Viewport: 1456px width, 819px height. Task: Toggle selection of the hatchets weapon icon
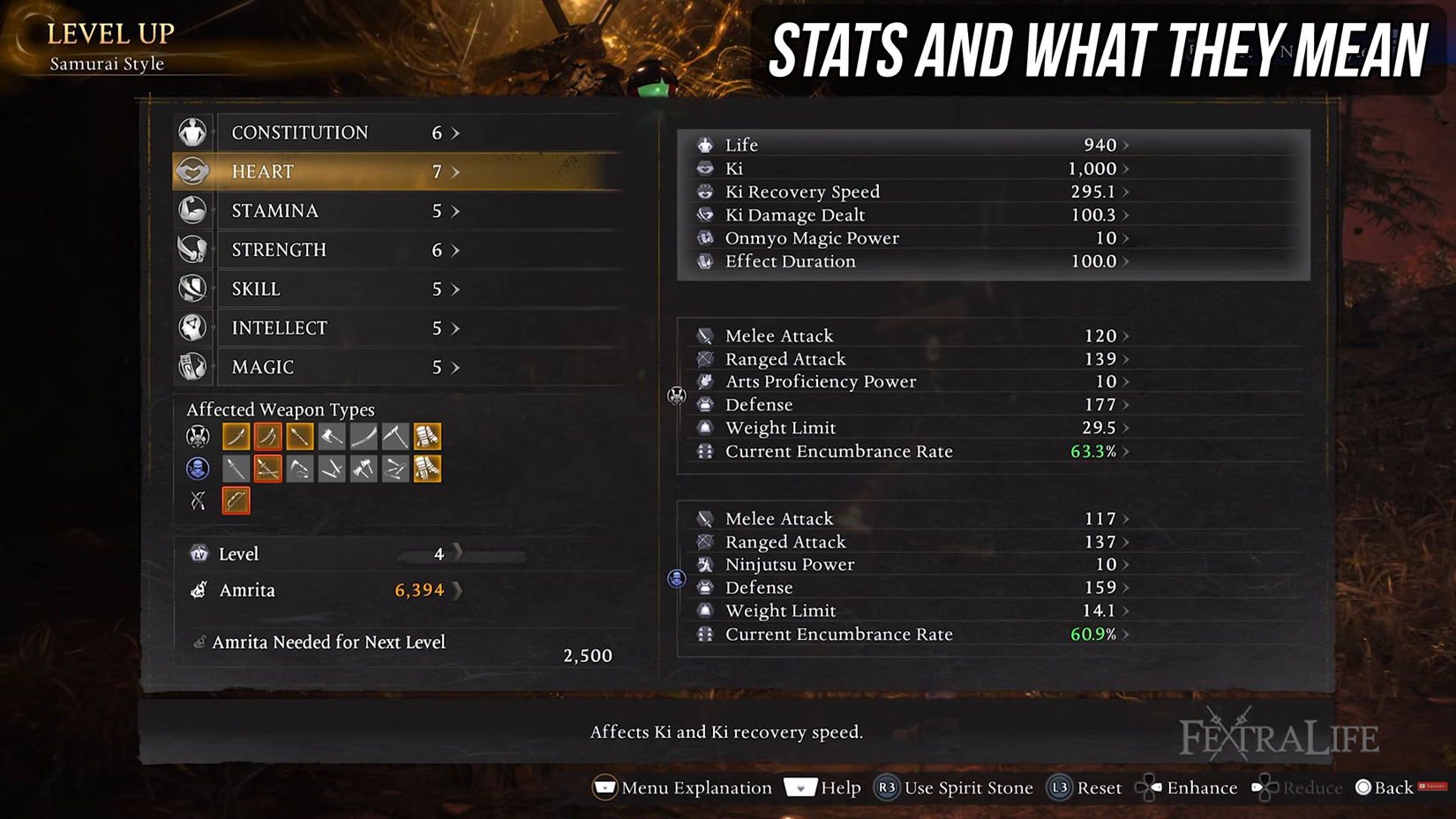tap(363, 468)
